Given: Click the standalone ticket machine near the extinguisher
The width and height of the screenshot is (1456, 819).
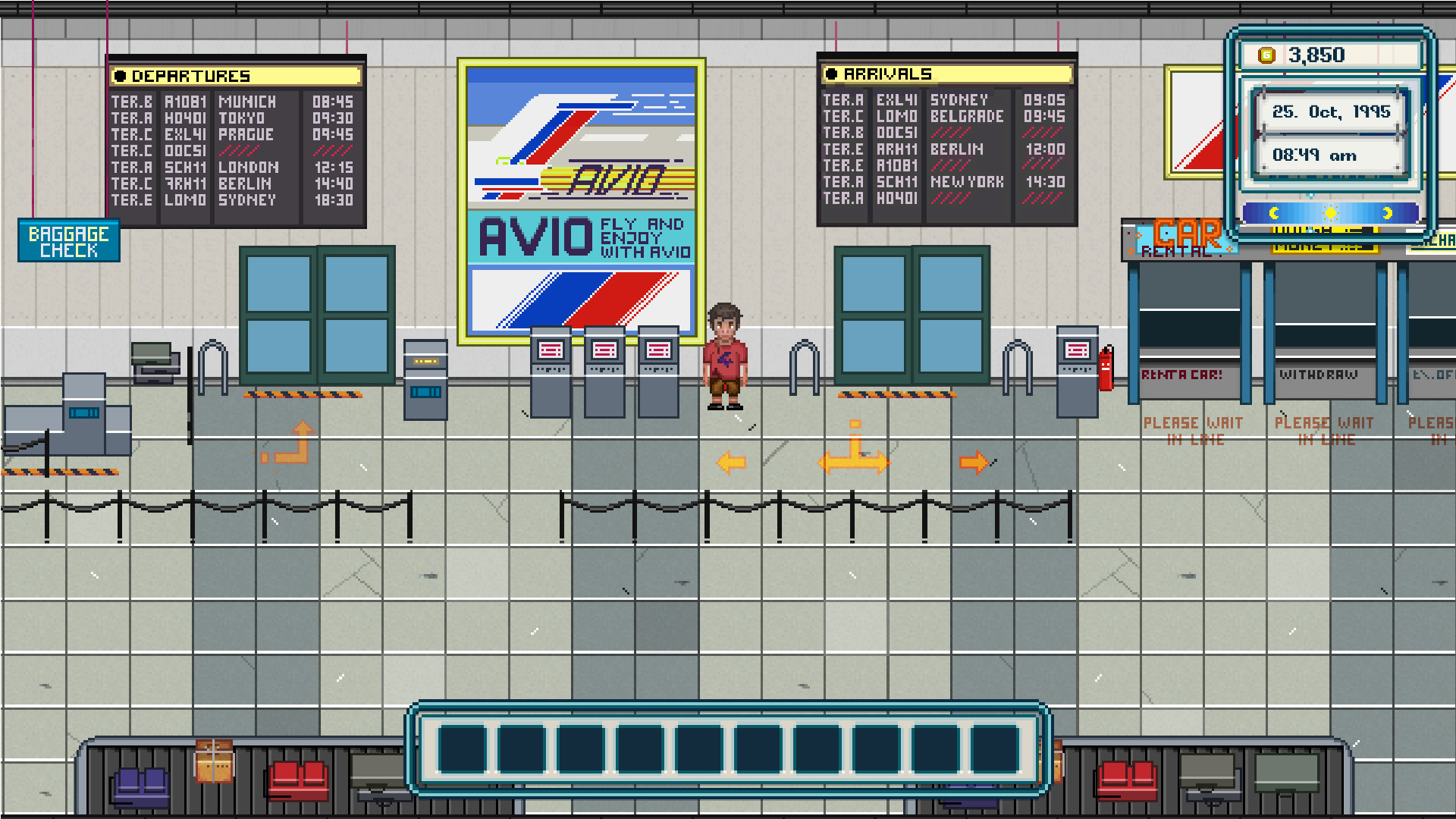Looking at the screenshot, I should [x=1076, y=364].
